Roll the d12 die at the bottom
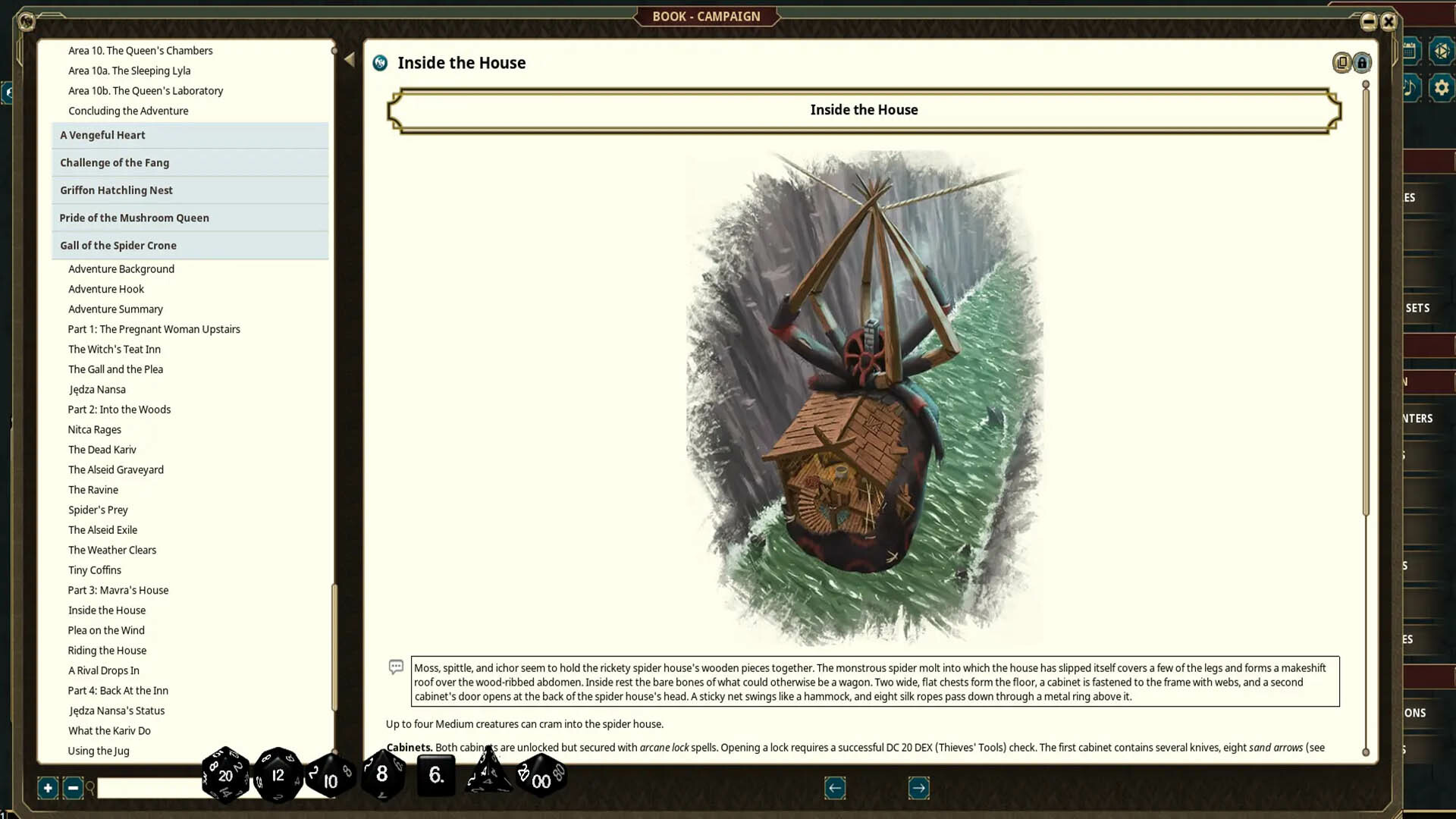The width and height of the screenshot is (1456, 819). coord(278,775)
